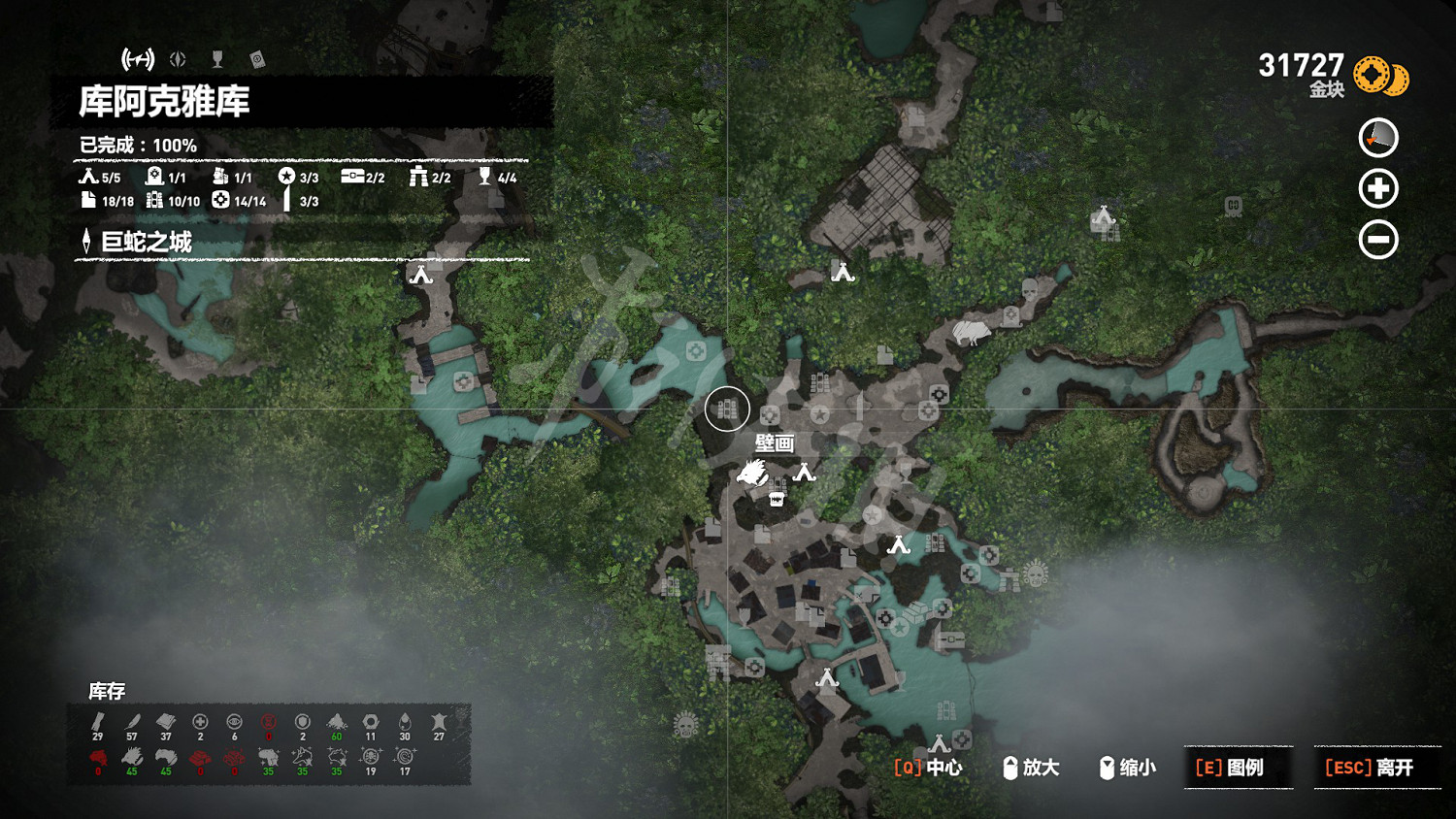Screen dimensions: 1456x819
Task: Select 巨蛇之城 objective entry
Action: coord(147,242)
